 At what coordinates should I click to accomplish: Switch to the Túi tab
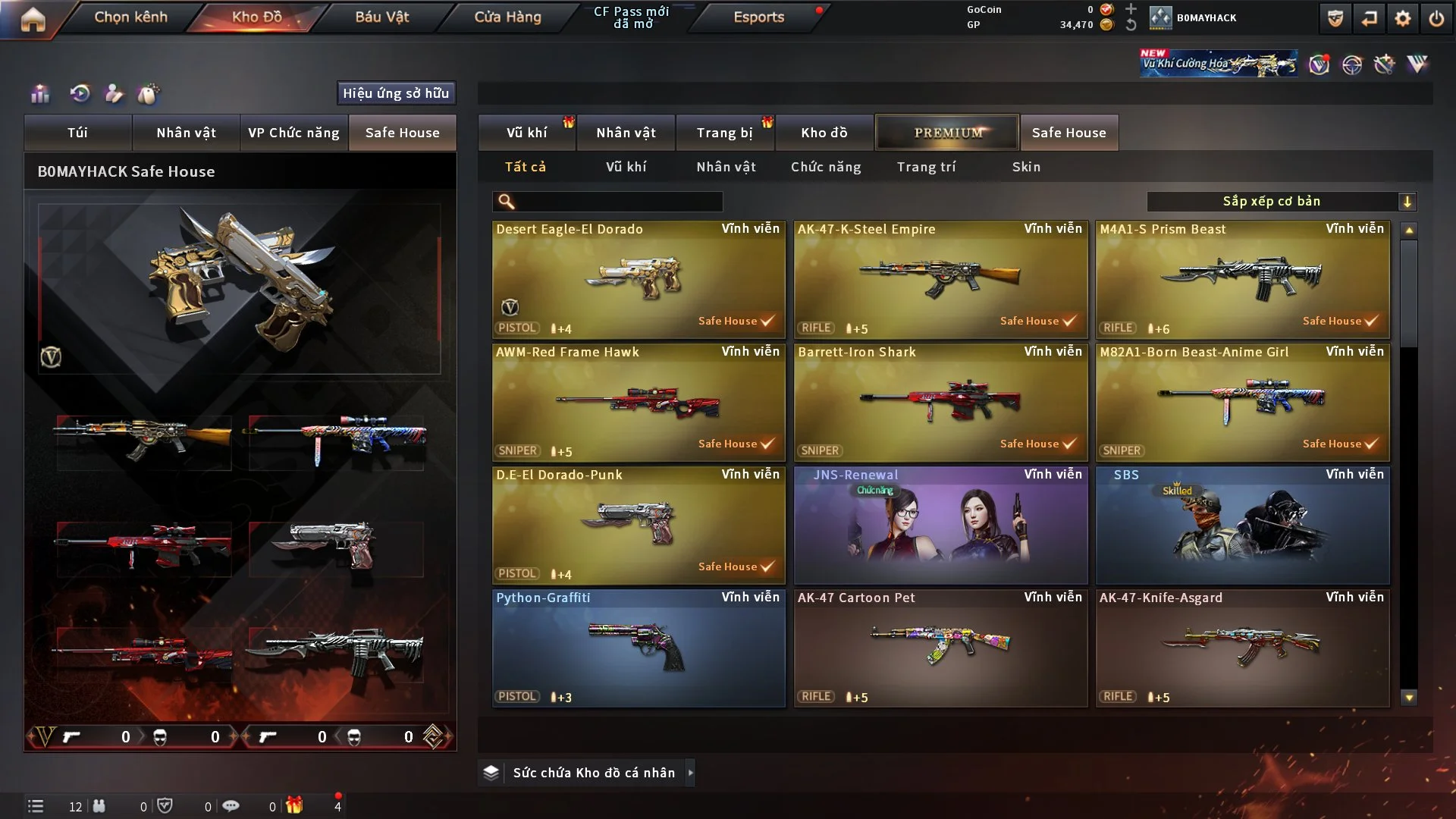tap(77, 133)
